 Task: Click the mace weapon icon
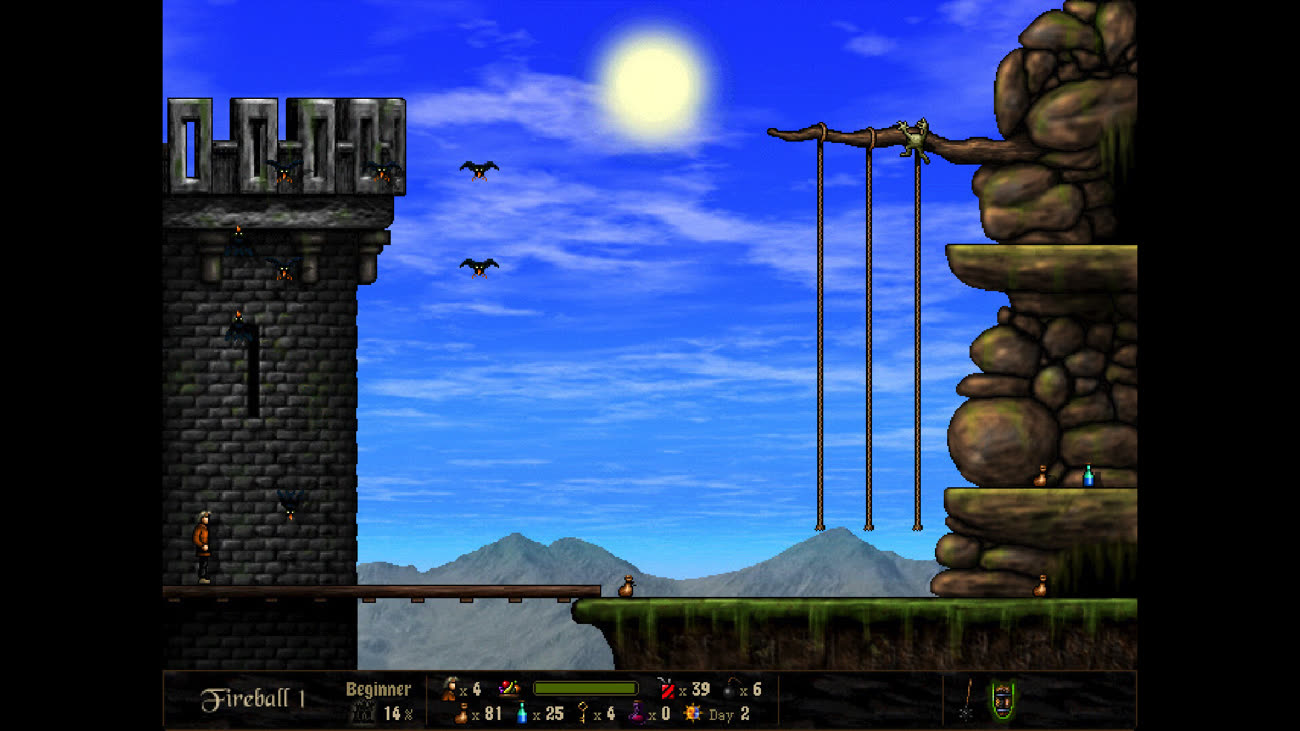click(967, 699)
